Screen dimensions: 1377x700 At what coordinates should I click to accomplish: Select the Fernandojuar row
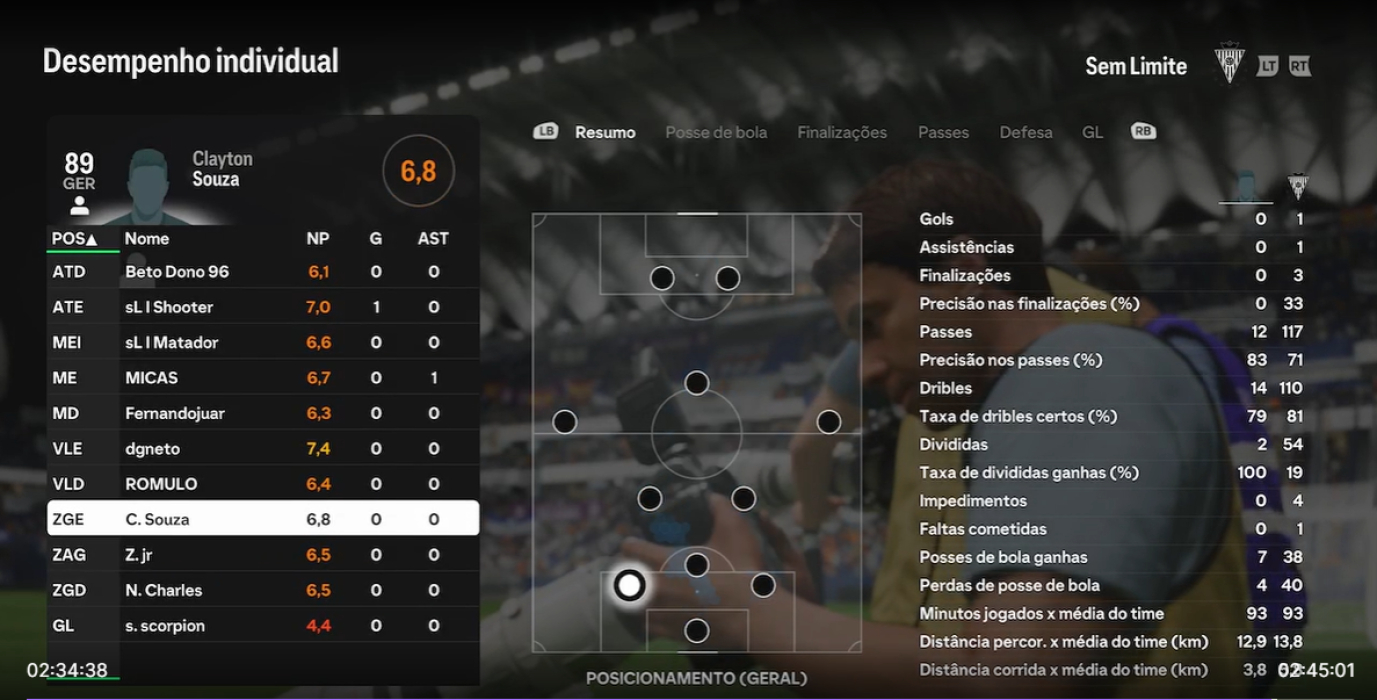tap(263, 413)
